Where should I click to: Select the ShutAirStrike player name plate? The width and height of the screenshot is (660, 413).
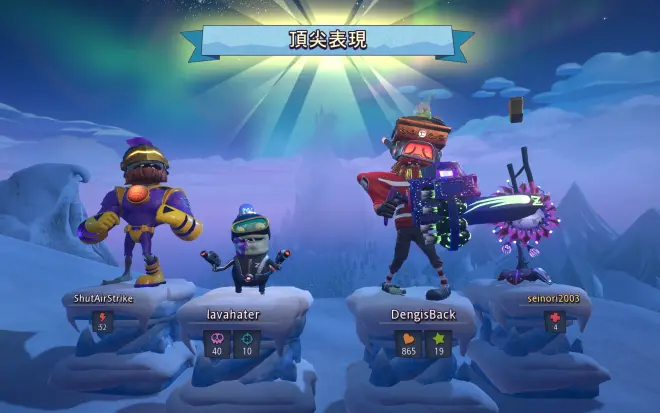104,298
